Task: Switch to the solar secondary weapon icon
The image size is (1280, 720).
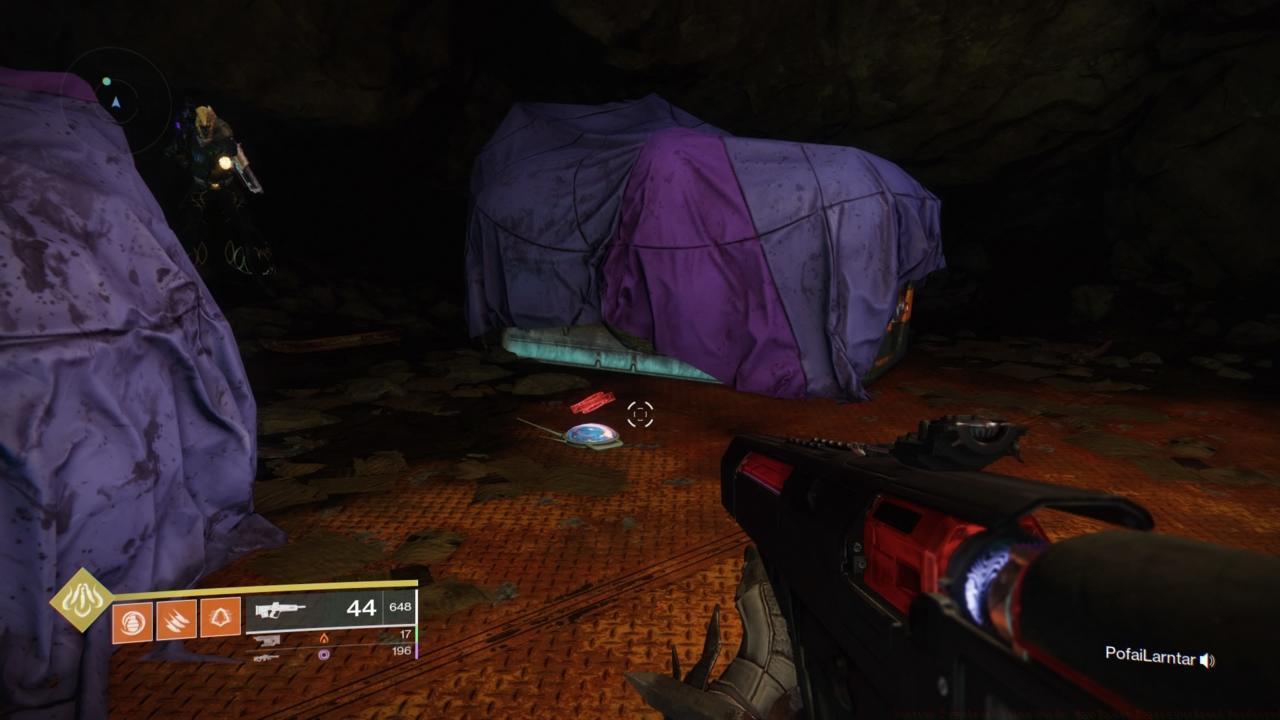Action: (x=267, y=639)
